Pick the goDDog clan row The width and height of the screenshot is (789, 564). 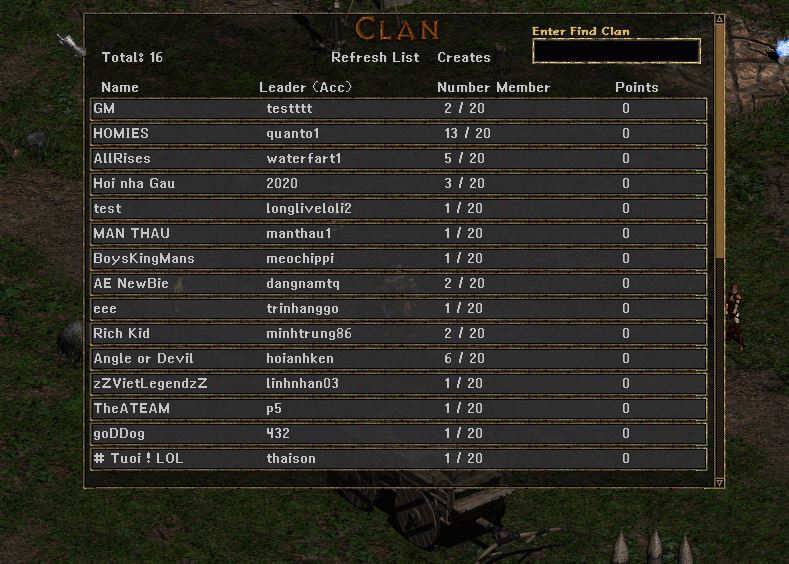click(x=398, y=433)
